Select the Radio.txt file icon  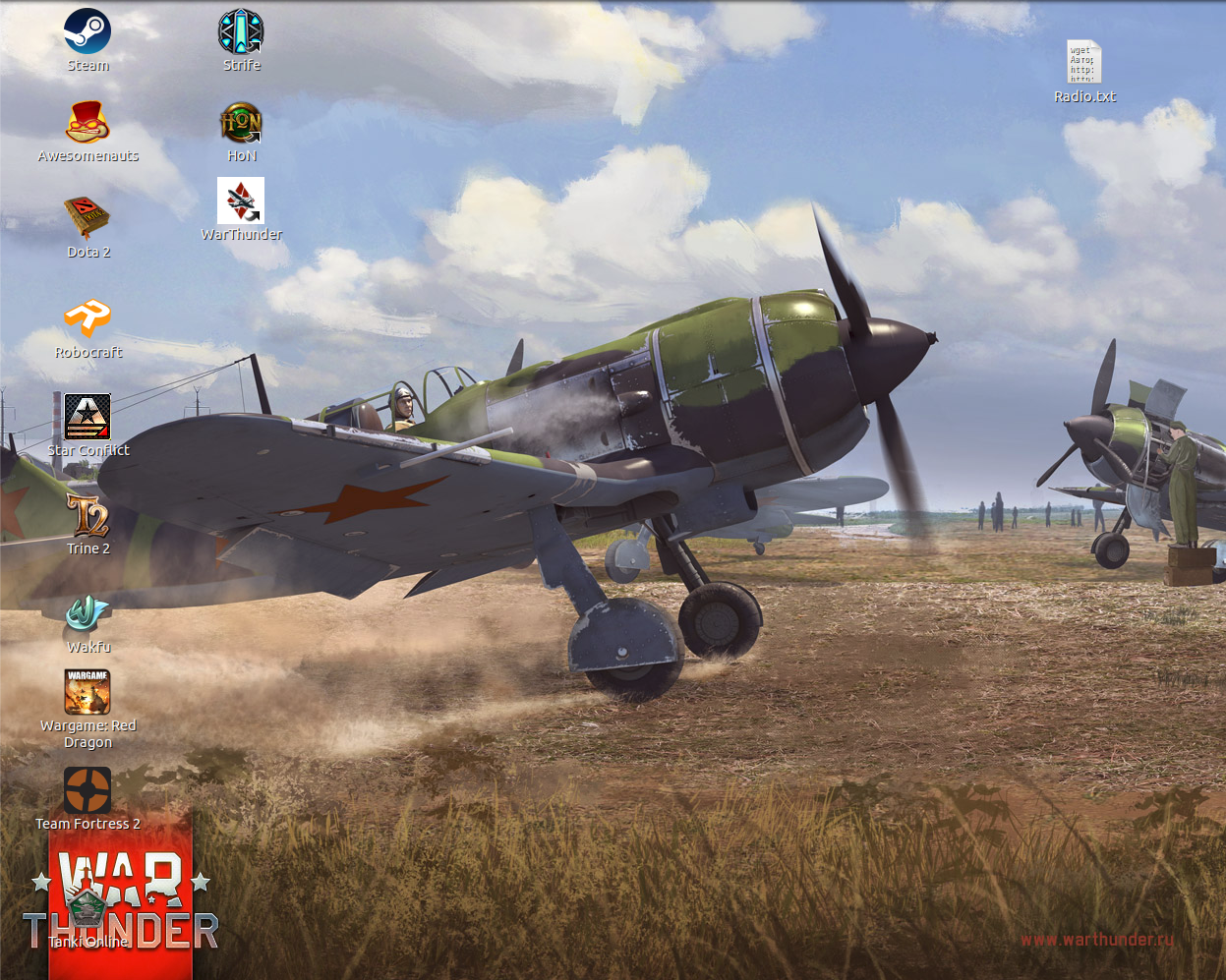pyautogui.click(x=1084, y=64)
